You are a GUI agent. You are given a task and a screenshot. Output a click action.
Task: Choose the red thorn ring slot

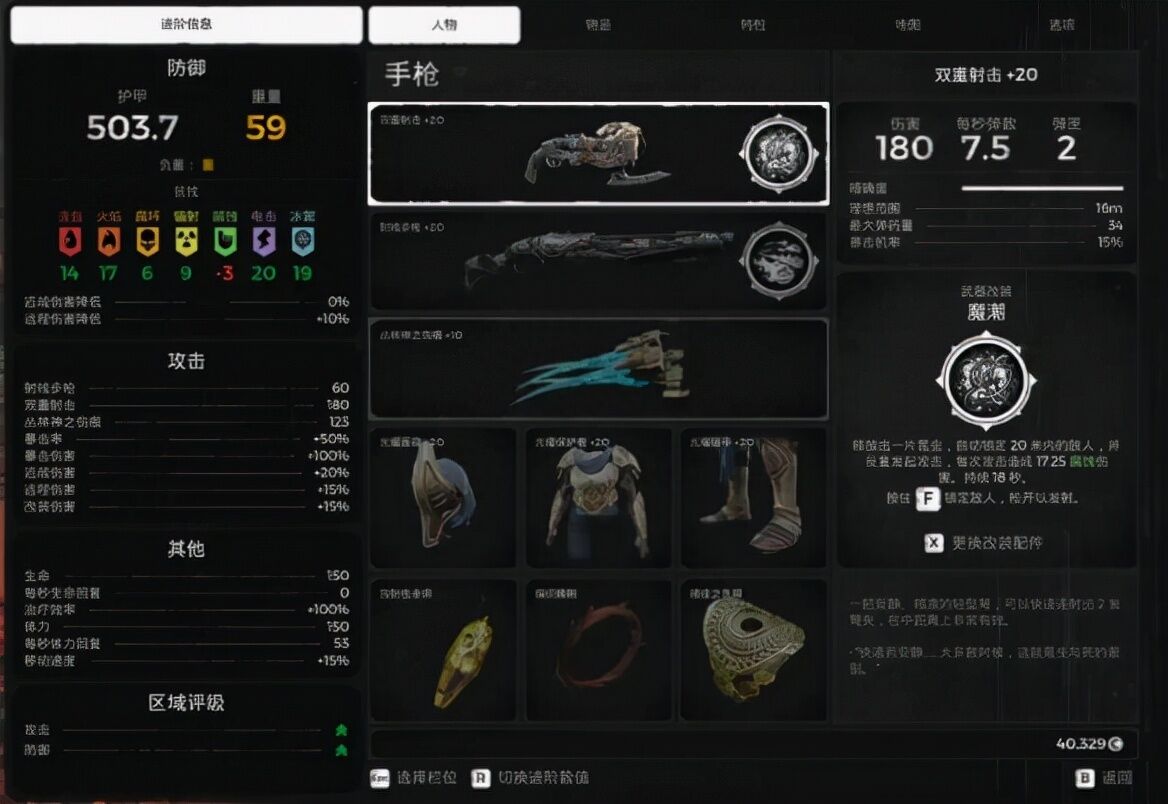click(598, 650)
